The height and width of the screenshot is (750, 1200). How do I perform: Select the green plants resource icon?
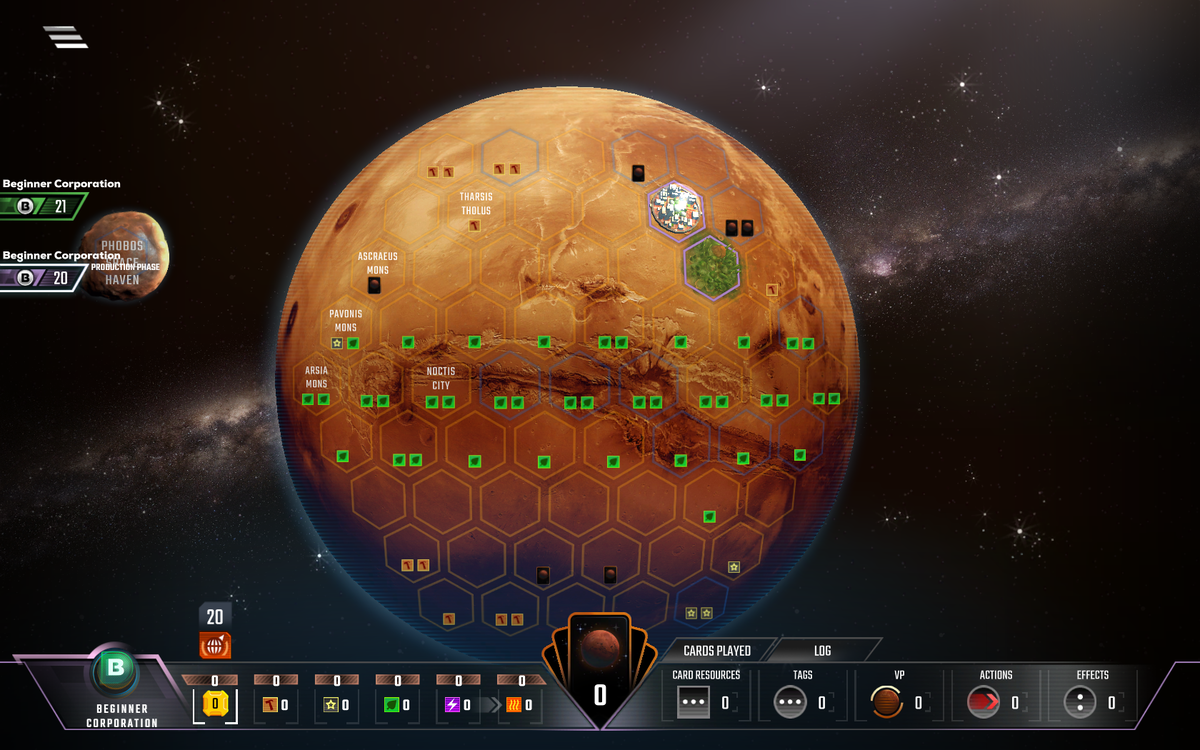coord(392,705)
